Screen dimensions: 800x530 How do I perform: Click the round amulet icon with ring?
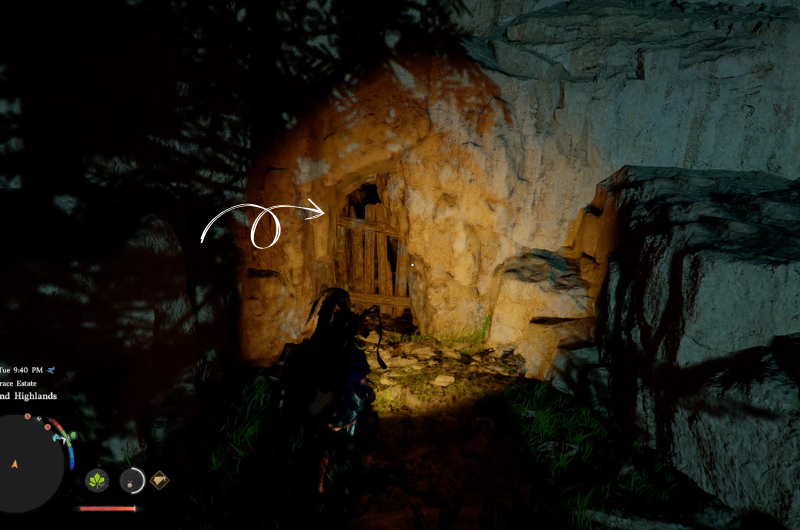[x=132, y=481]
